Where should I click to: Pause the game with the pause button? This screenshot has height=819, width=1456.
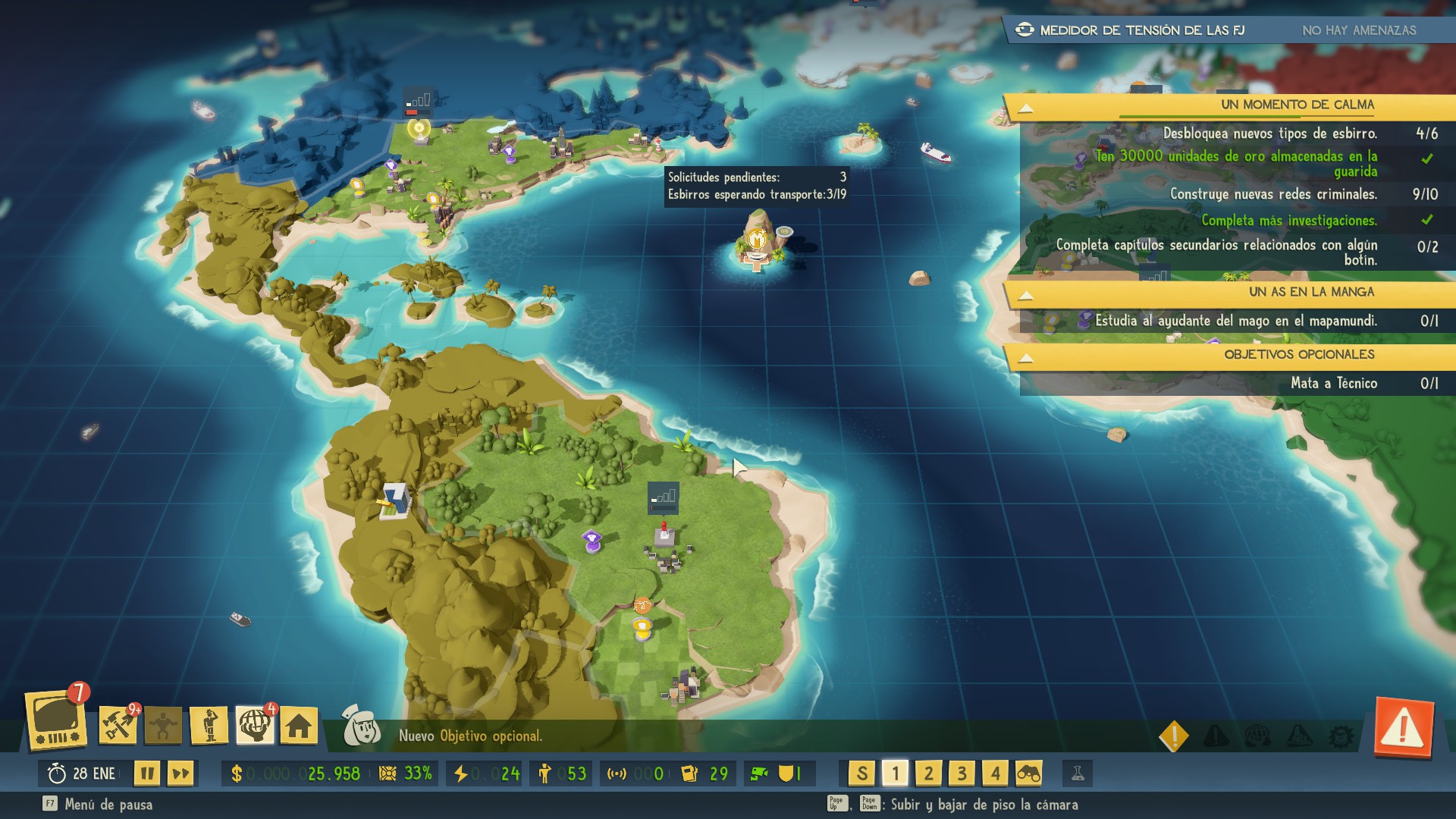click(x=149, y=774)
